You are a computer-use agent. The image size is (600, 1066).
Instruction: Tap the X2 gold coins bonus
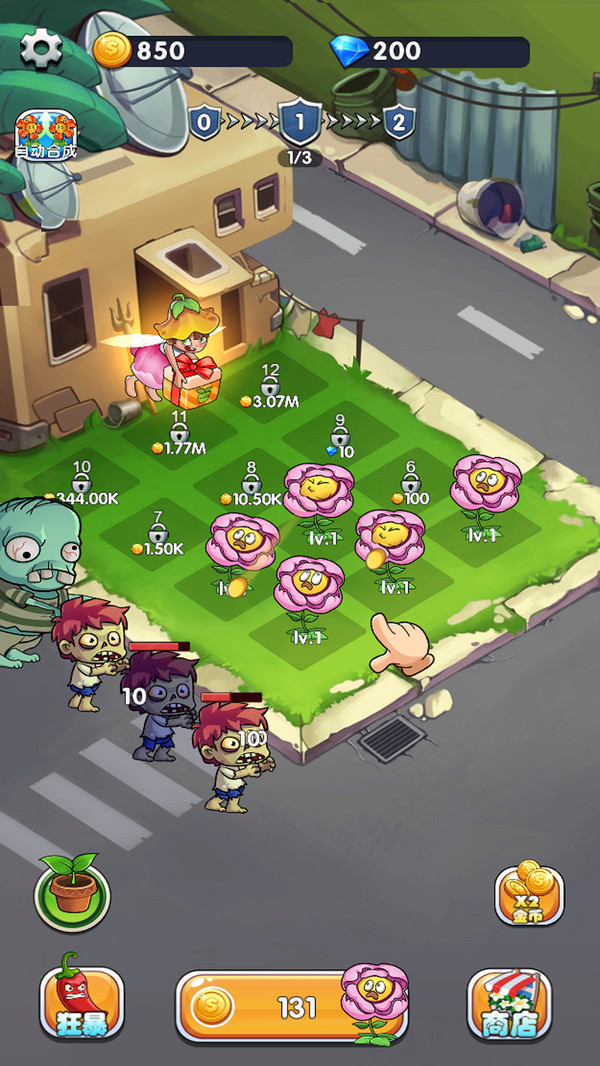pyautogui.click(x=529, y=893)
